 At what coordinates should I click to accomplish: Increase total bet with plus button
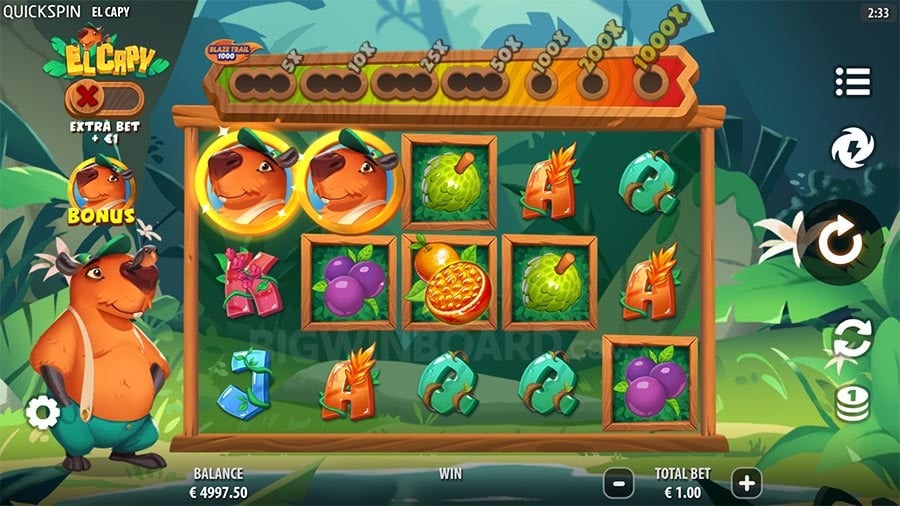coord(746,483)
